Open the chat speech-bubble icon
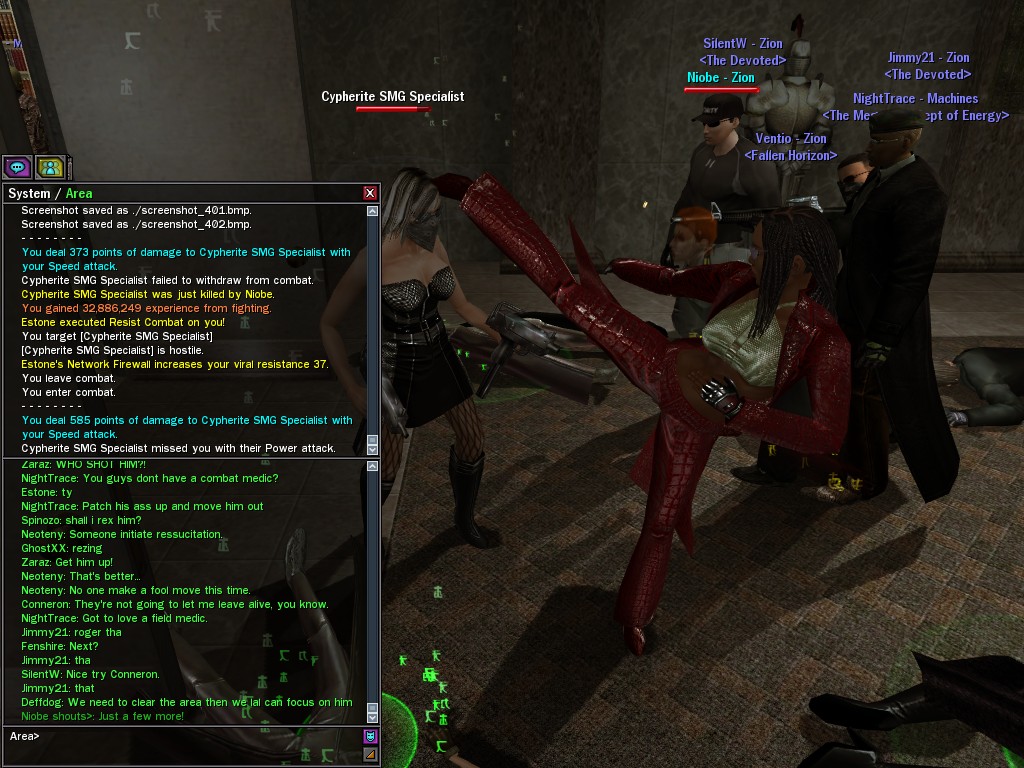 point(17,167)
